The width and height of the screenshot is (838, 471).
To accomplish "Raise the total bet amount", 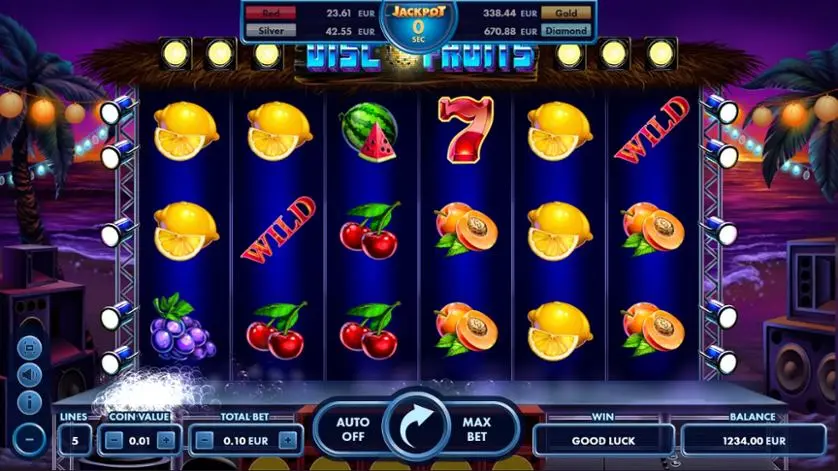I will click(x=288, y=439).
